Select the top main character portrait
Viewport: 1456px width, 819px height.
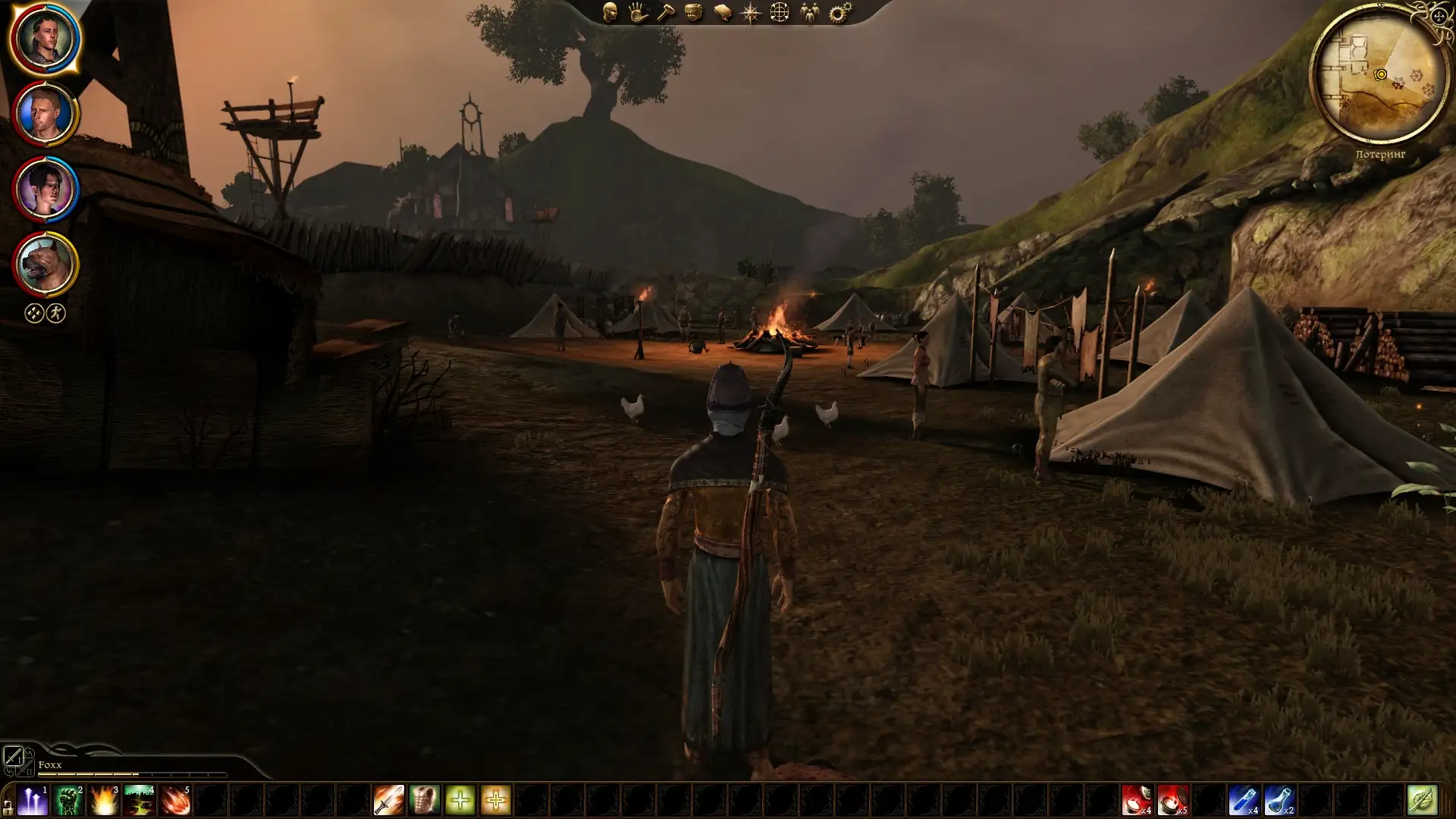coord(45,38)
